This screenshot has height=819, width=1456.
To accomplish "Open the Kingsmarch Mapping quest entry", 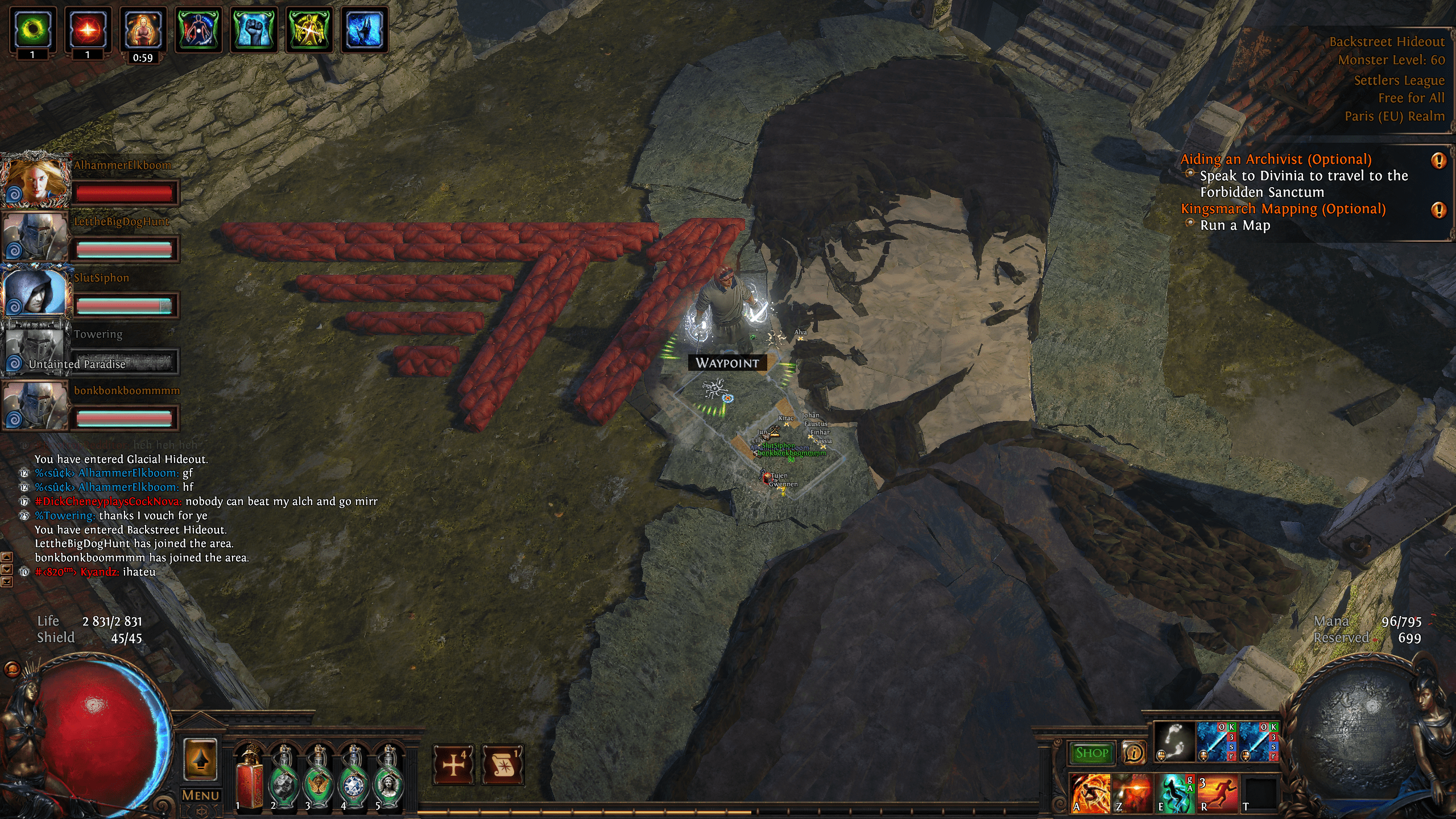I will click(x=1283, y=209).
